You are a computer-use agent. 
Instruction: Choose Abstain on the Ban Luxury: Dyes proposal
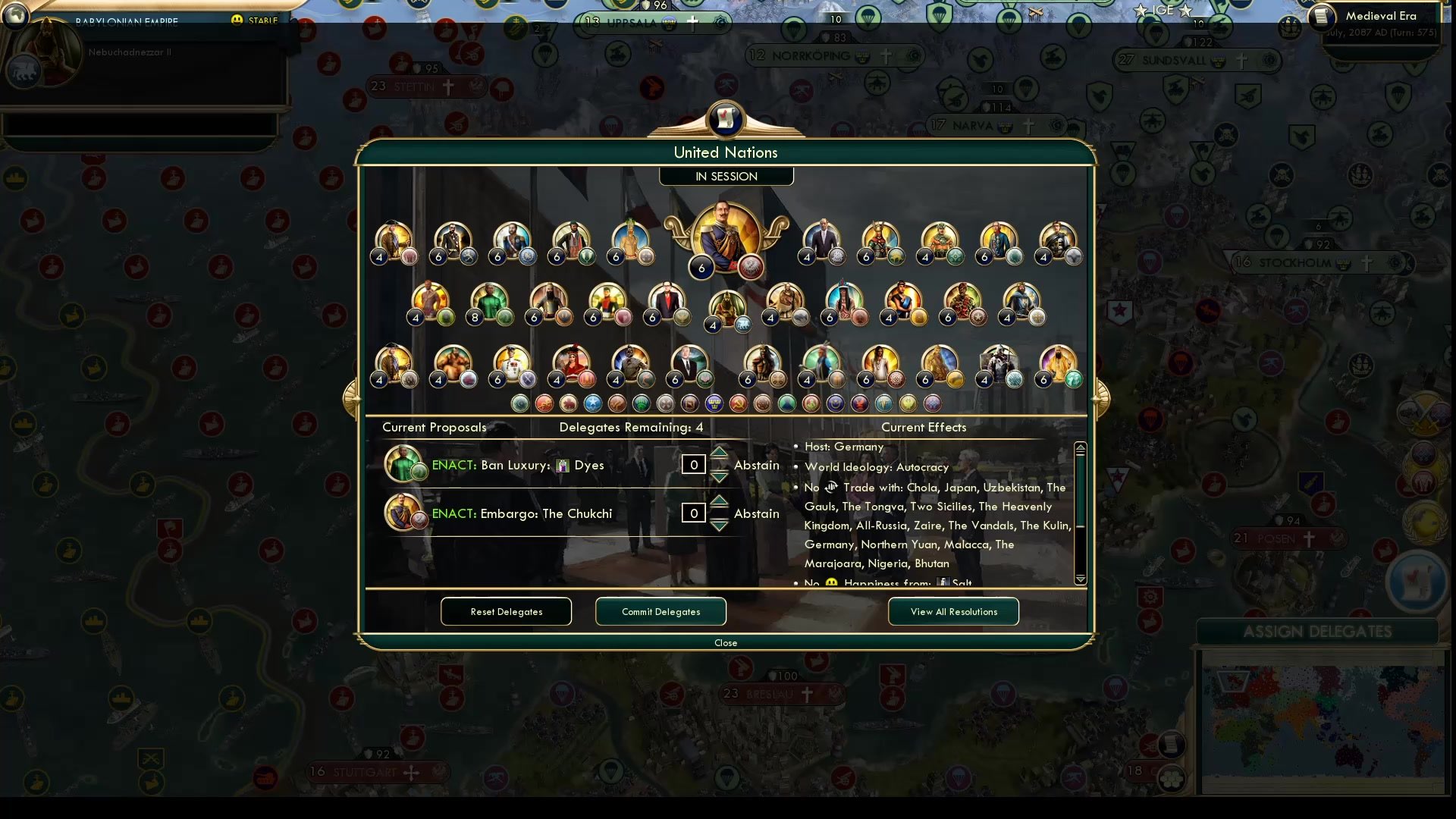pyautogui.click(x=756, y=465)
